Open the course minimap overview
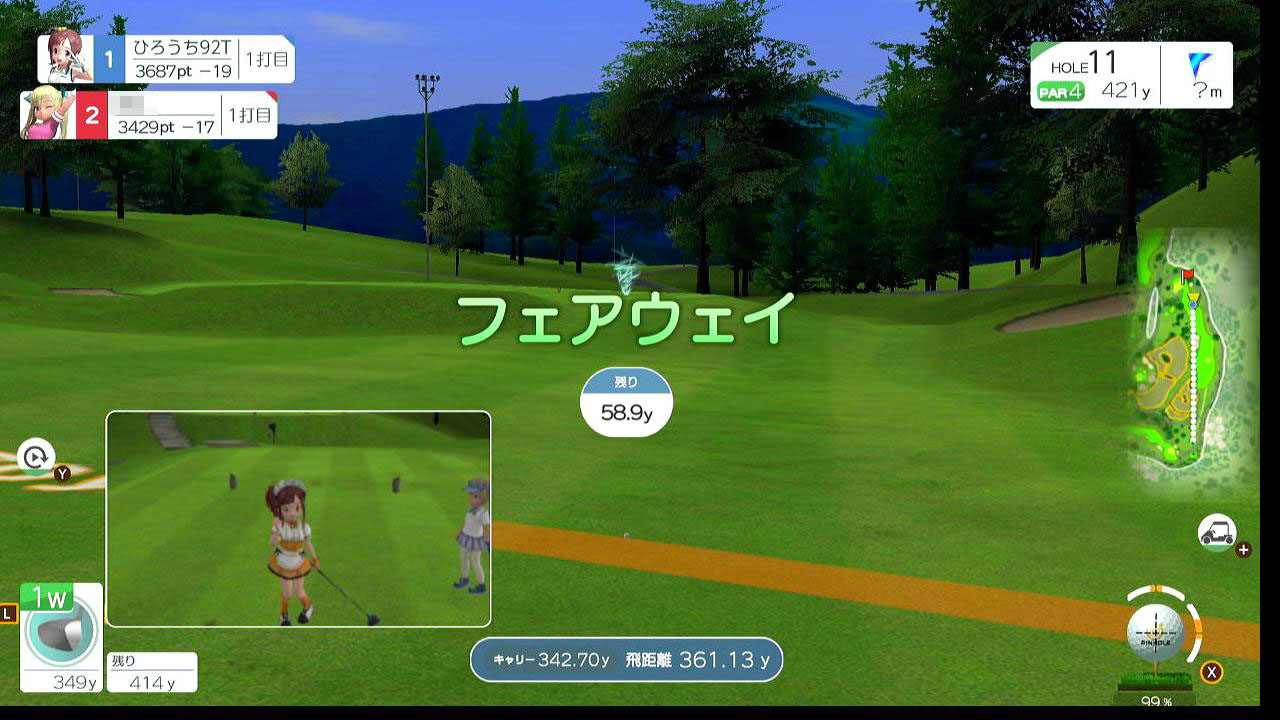This screenshot has width=1280, height=720. [1191, 358]
